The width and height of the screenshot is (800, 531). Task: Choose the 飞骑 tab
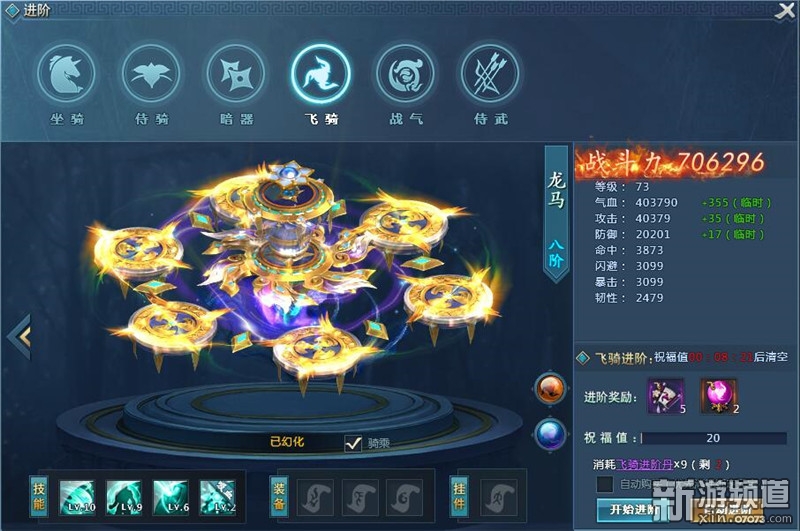coord(320,73)
